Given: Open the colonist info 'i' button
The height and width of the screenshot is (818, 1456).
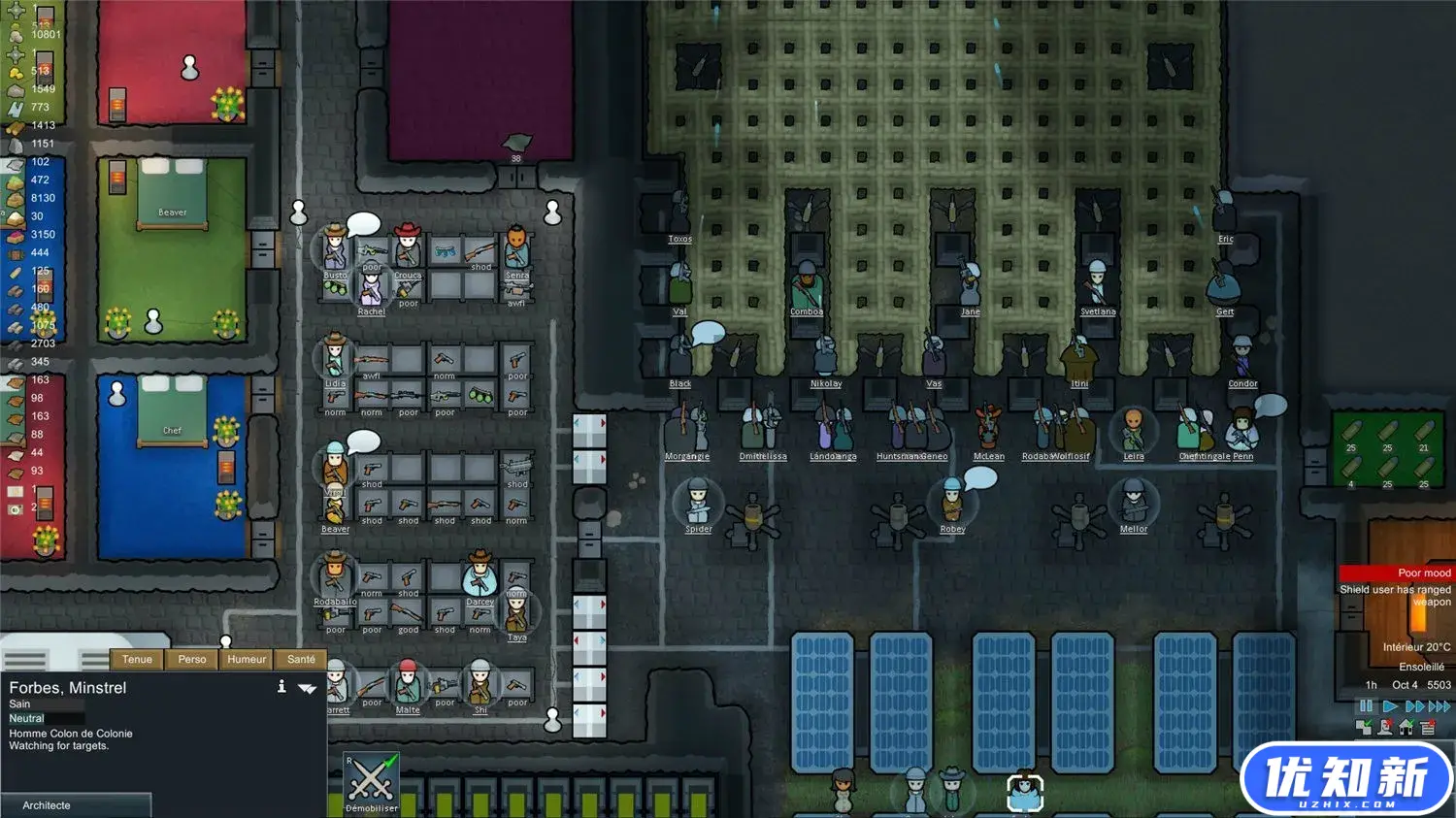Looking at the screenshot, I should coord(281,687).
